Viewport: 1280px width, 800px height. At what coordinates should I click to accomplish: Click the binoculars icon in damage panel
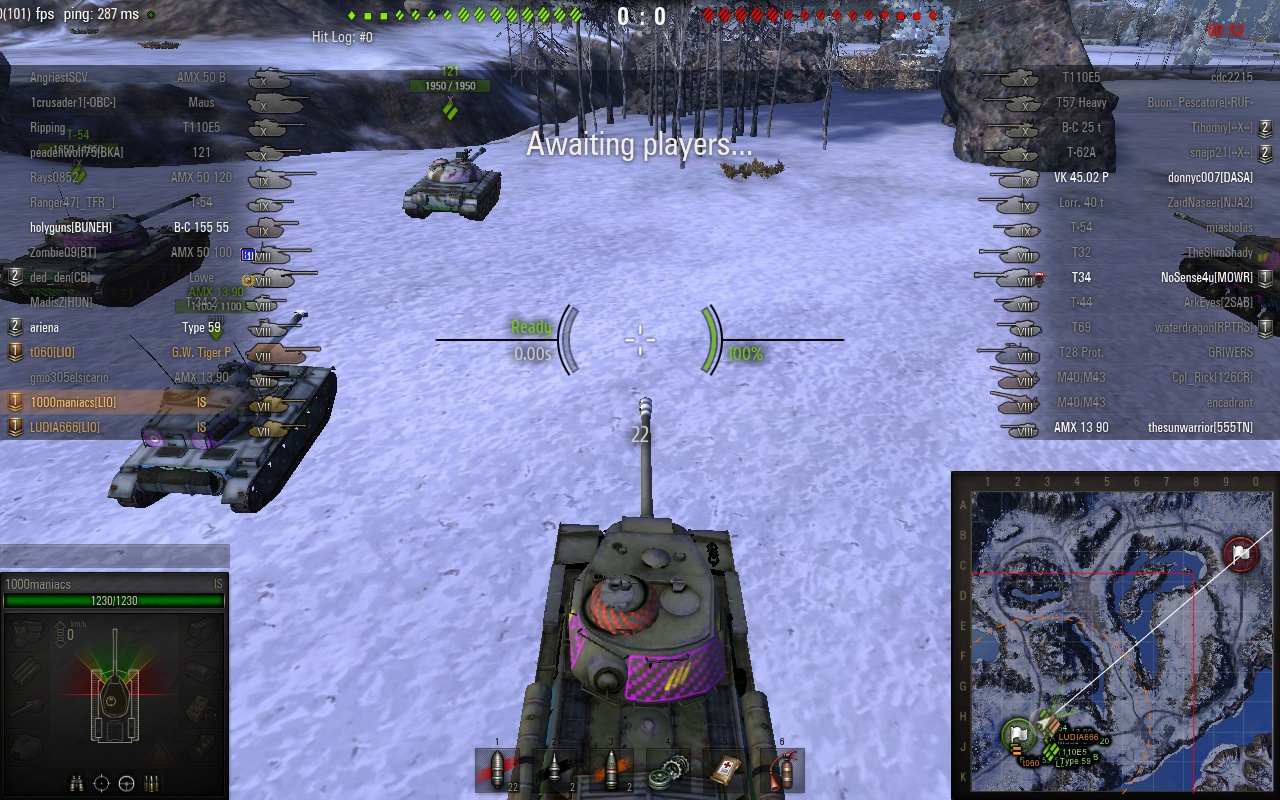[x=78, y=783]
